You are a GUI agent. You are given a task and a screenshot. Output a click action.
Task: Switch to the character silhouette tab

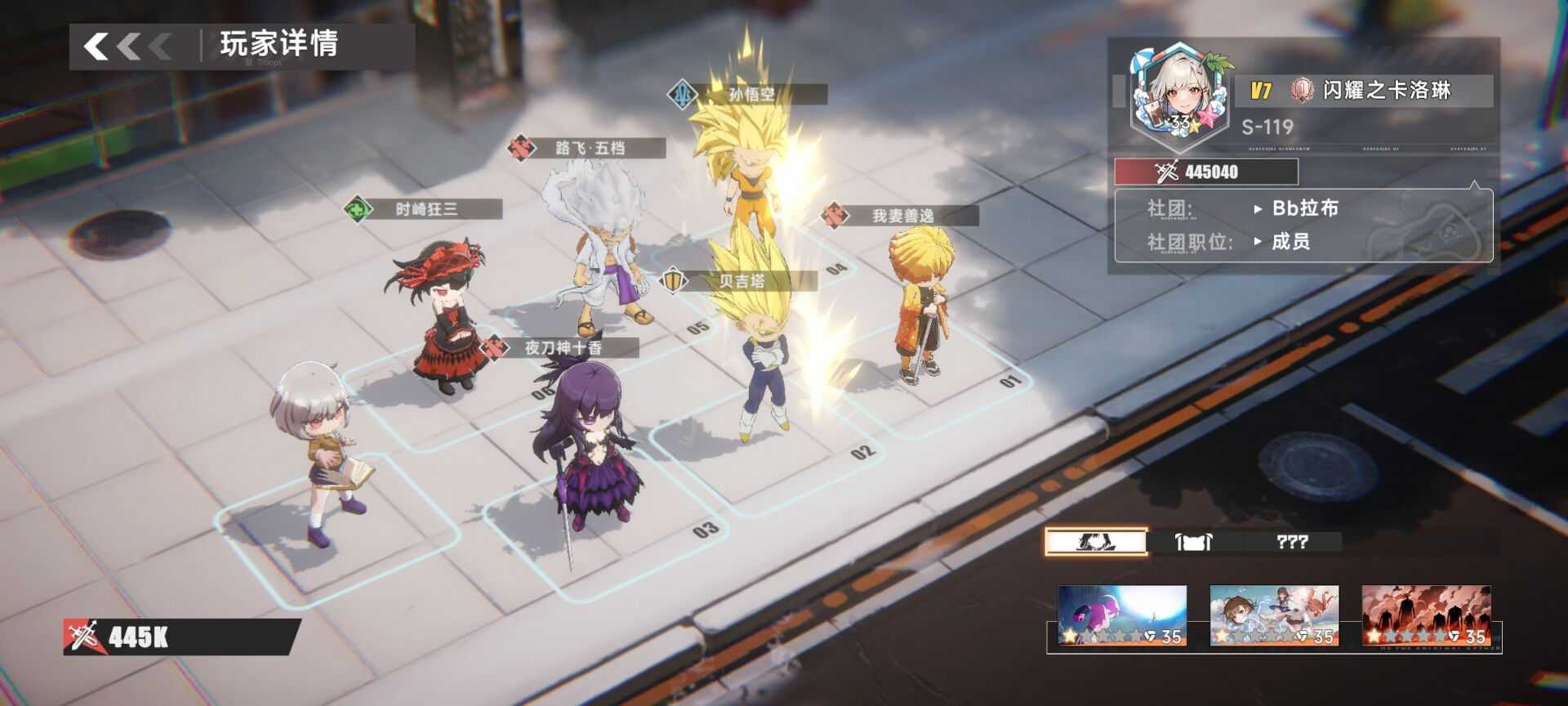tap(1096, 542)
